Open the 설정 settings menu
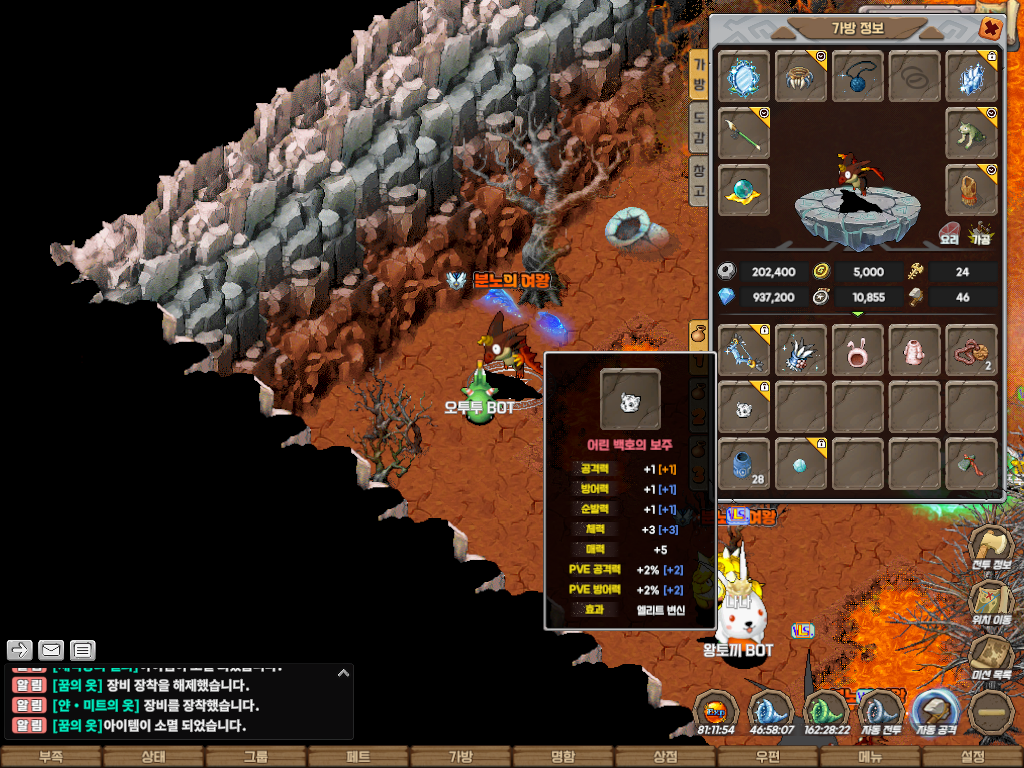 [x=972, y=757]
